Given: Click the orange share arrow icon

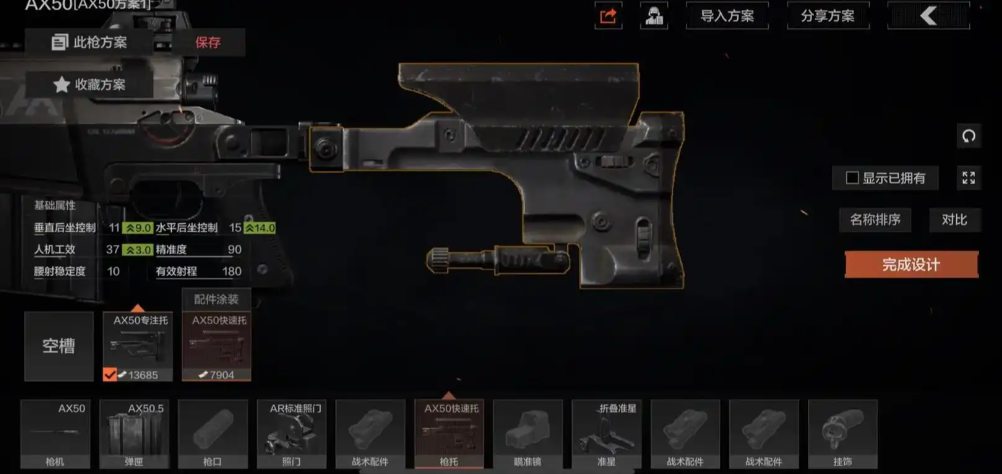Looking at the screenshot, I should tap(607, 16).
